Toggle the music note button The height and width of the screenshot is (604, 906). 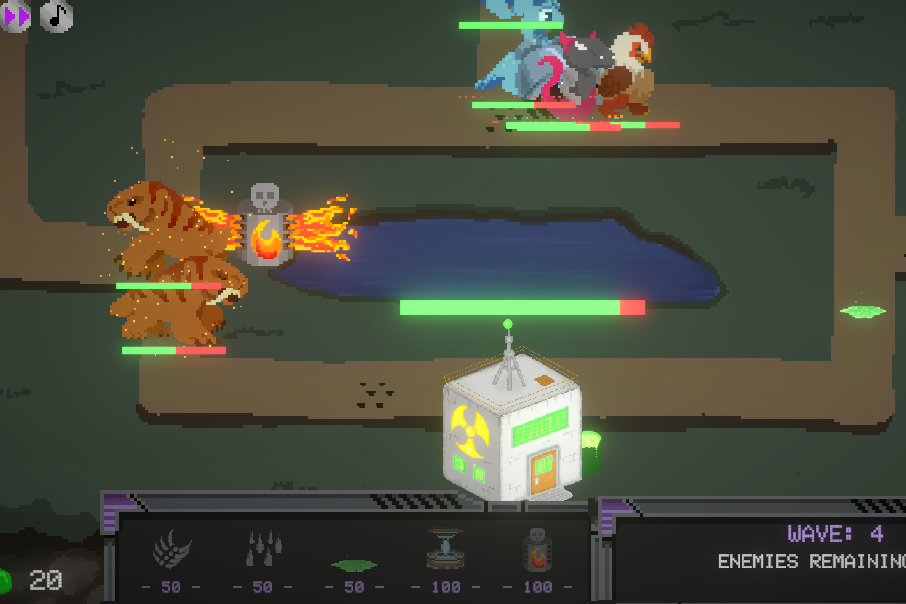(57, 16)
